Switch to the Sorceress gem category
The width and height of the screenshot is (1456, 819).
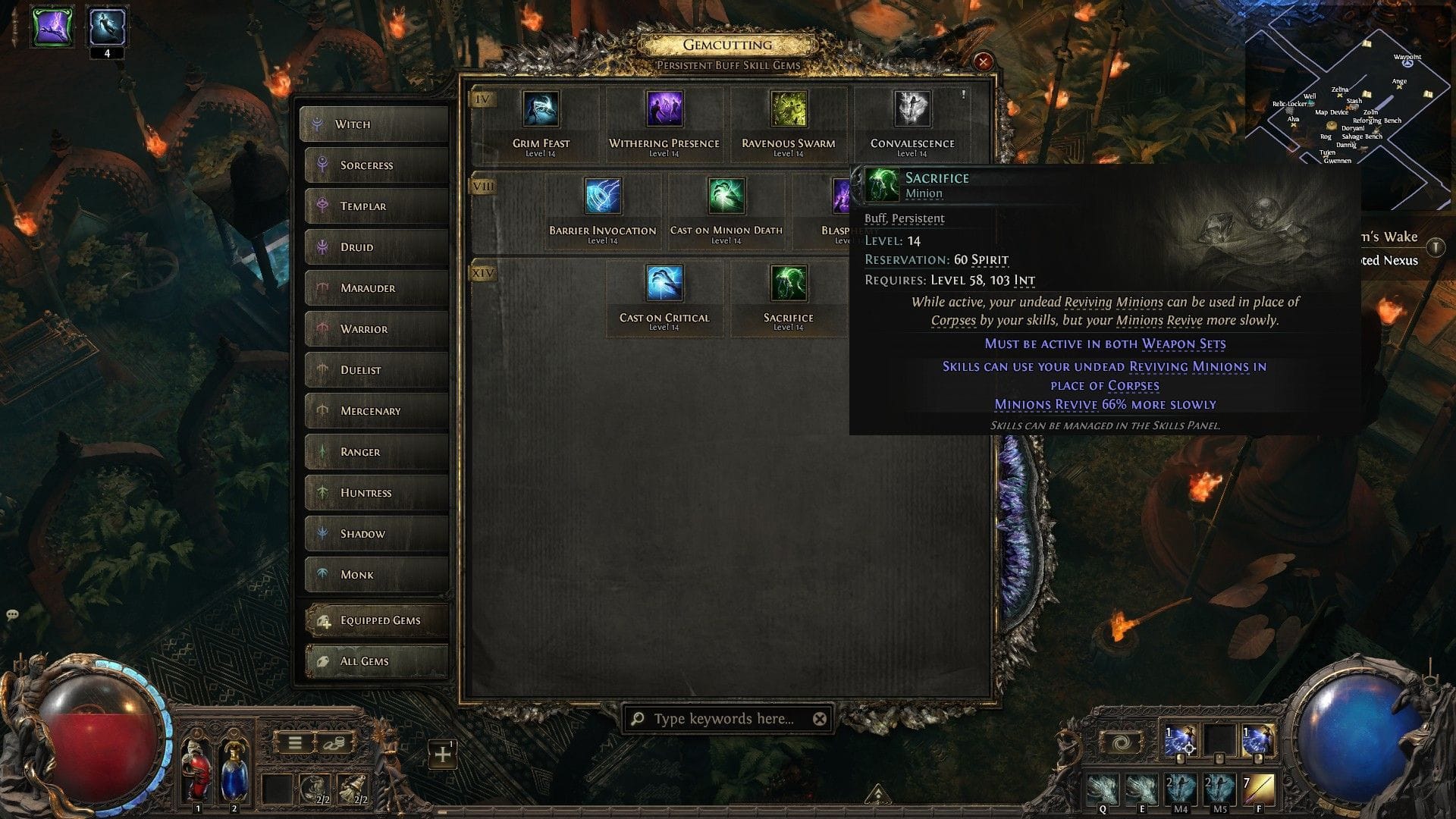[x=375, y=165]
